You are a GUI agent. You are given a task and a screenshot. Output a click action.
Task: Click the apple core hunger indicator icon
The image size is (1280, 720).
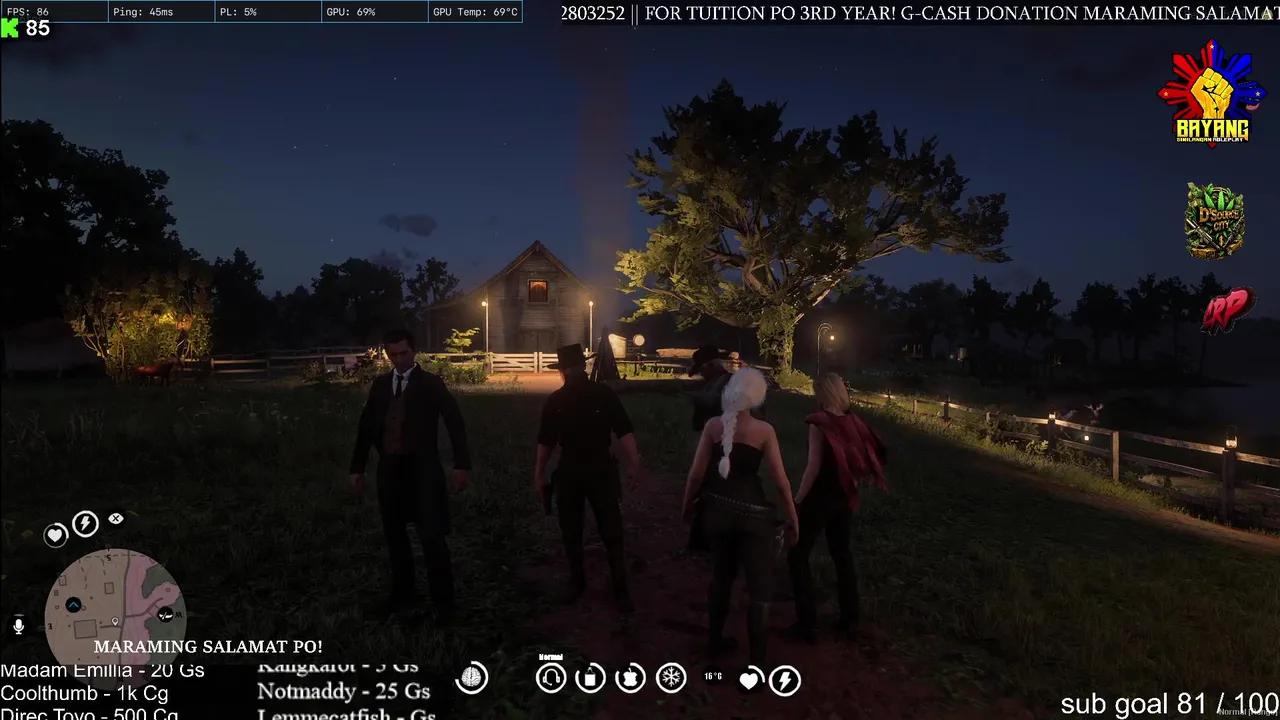[631, 677]
